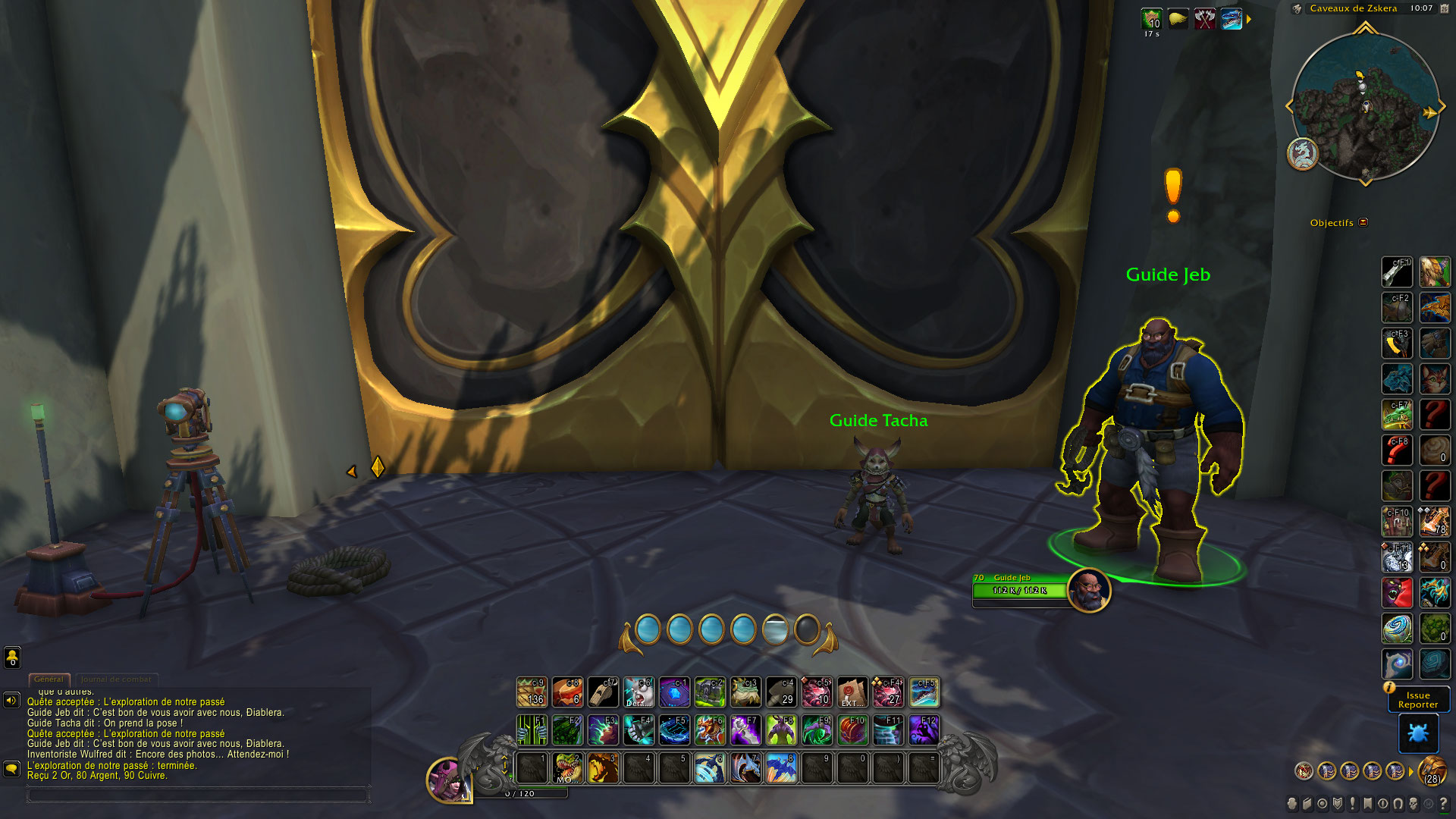Activate the green T-rex ability in slot 2
1456x819 pixels.
tap(567, 768)
